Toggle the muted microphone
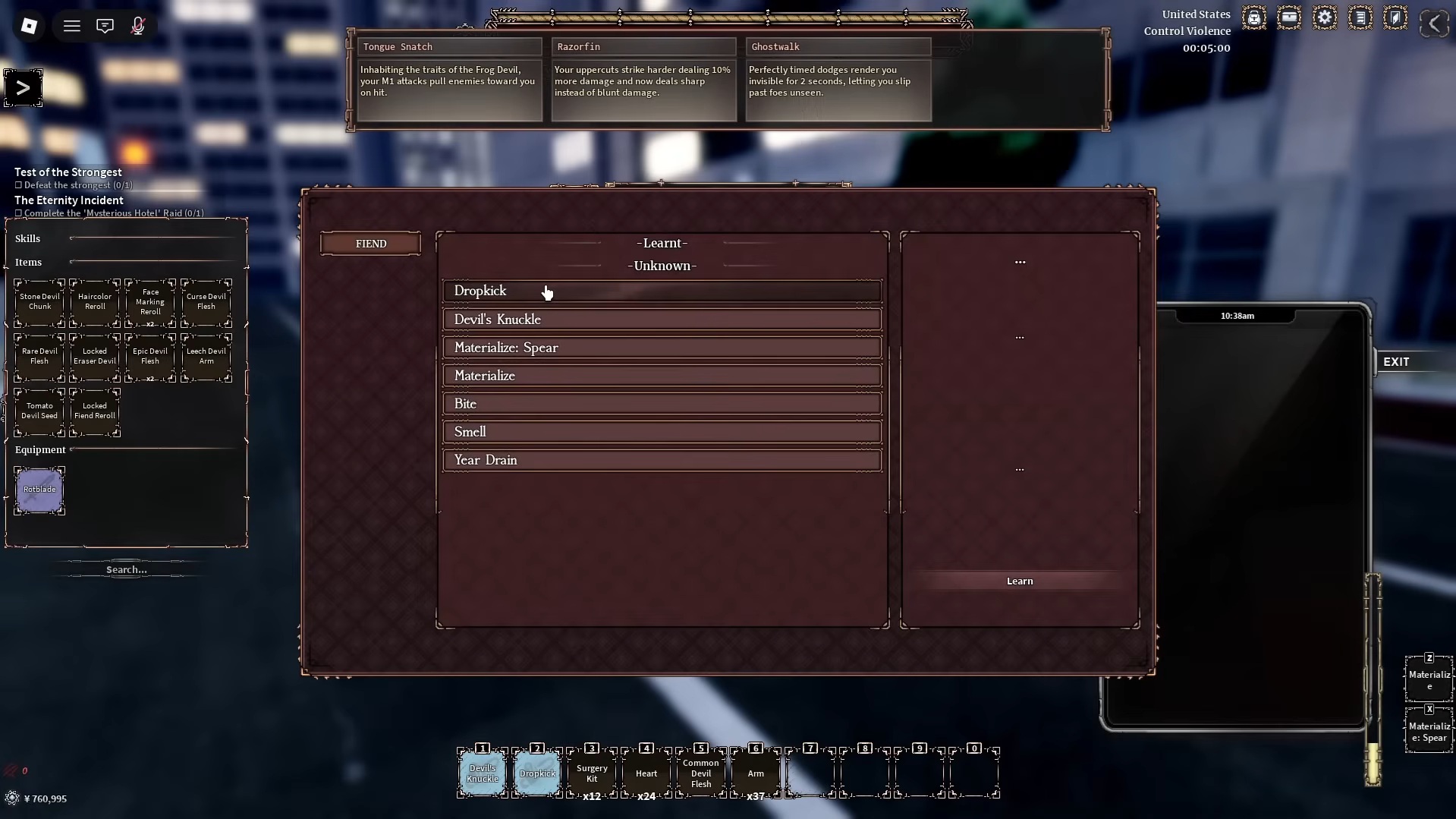 pyautogui.click(x=138, y=25)
